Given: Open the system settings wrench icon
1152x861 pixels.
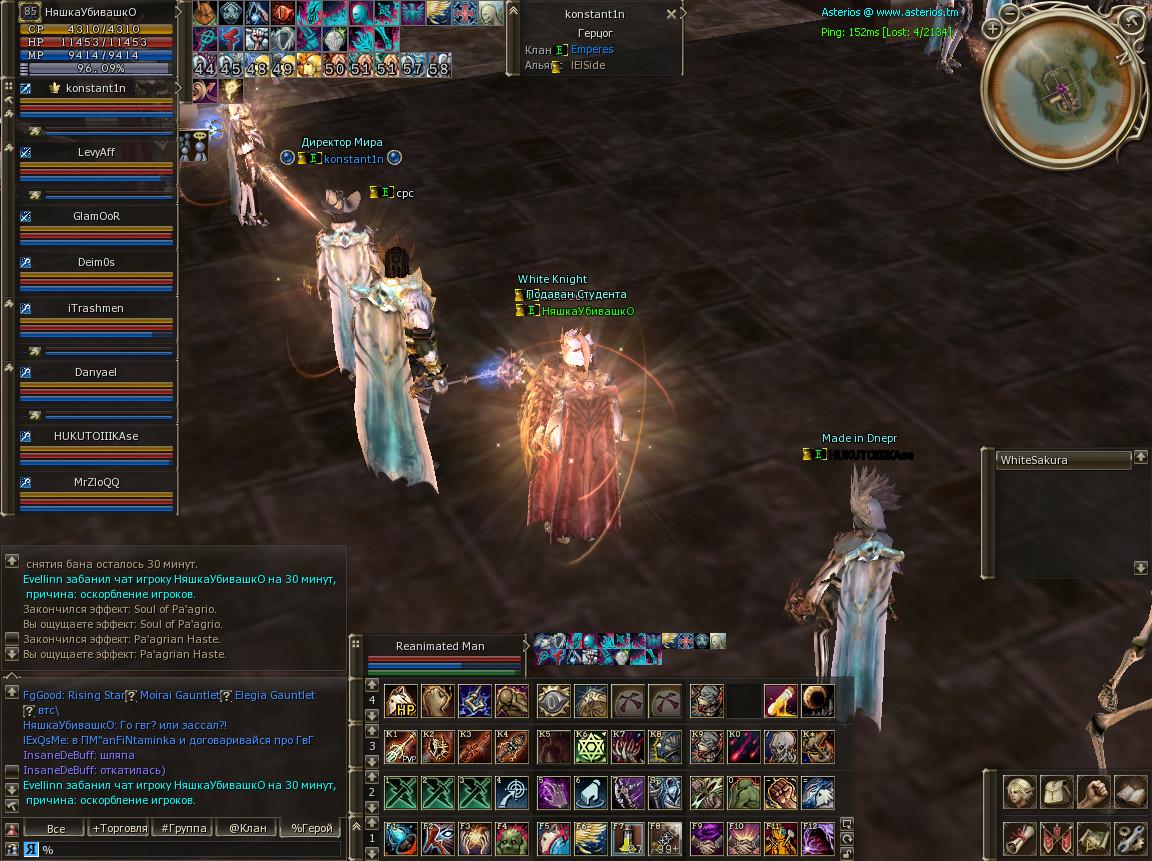Looking at the screenshot, I should tap(1130, 838).
